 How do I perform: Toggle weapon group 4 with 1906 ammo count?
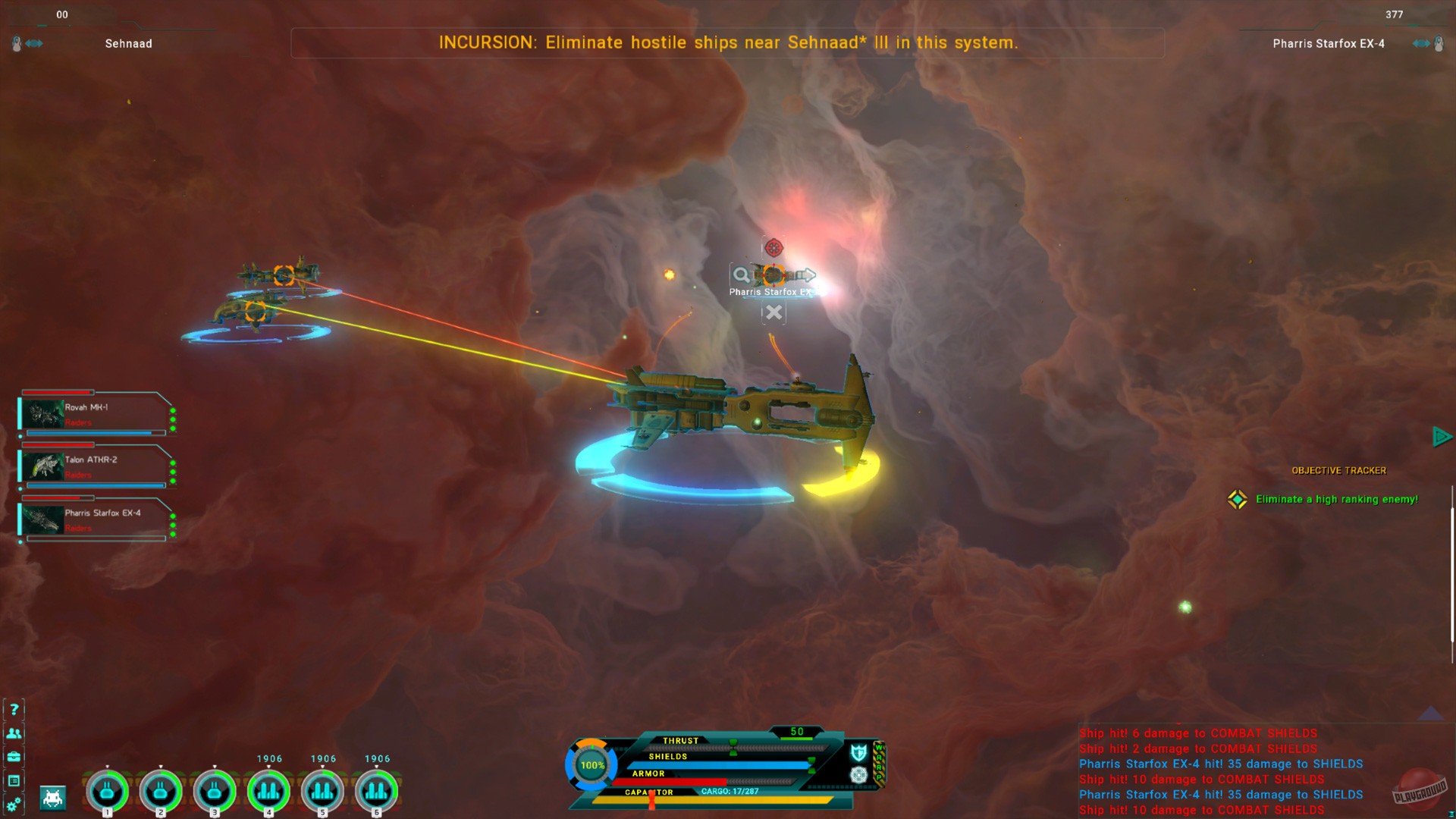270,790
